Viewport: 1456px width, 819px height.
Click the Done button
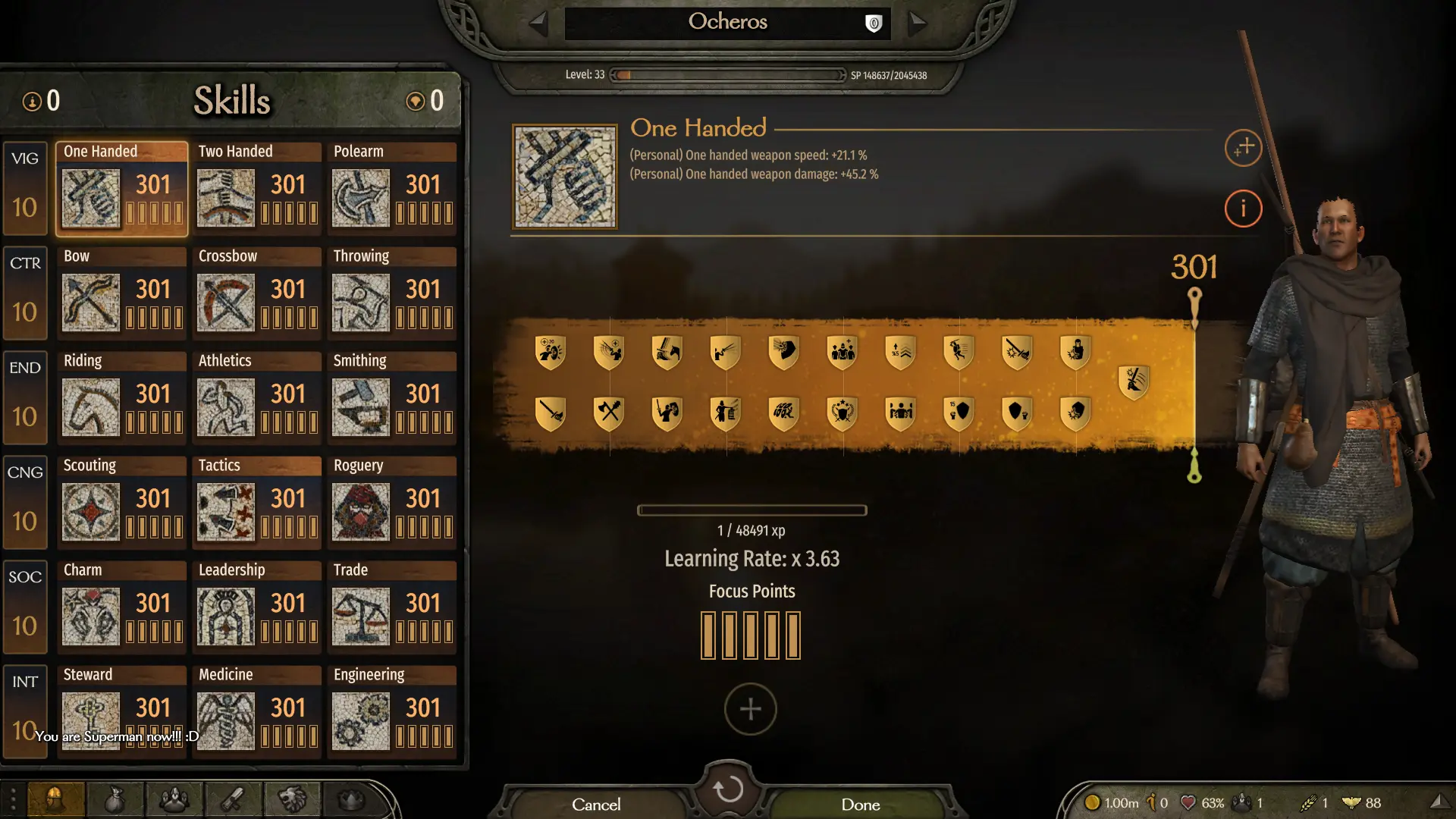tap(860, 804)
